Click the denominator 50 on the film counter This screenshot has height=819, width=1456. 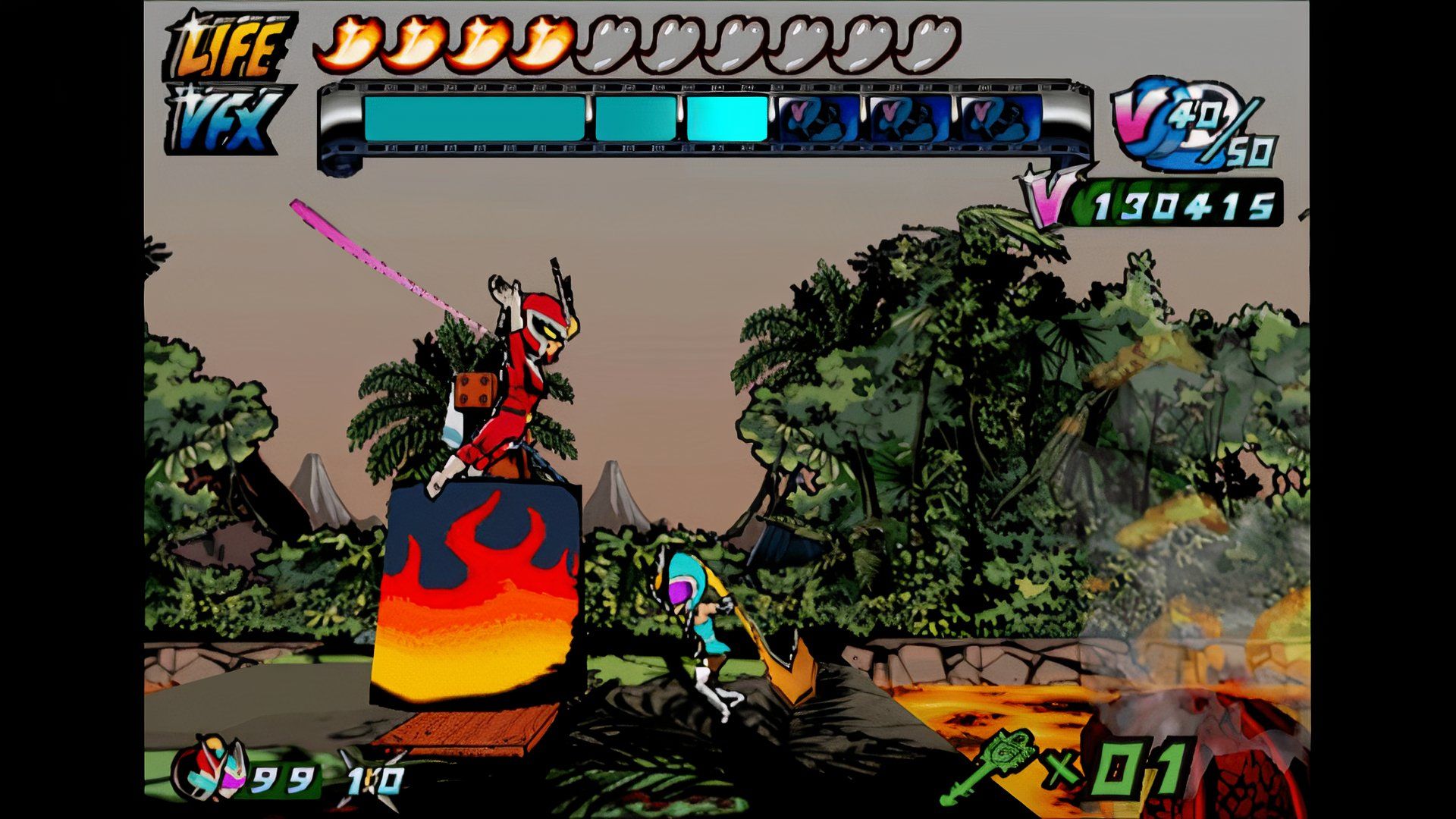(x=1255, y=152)
